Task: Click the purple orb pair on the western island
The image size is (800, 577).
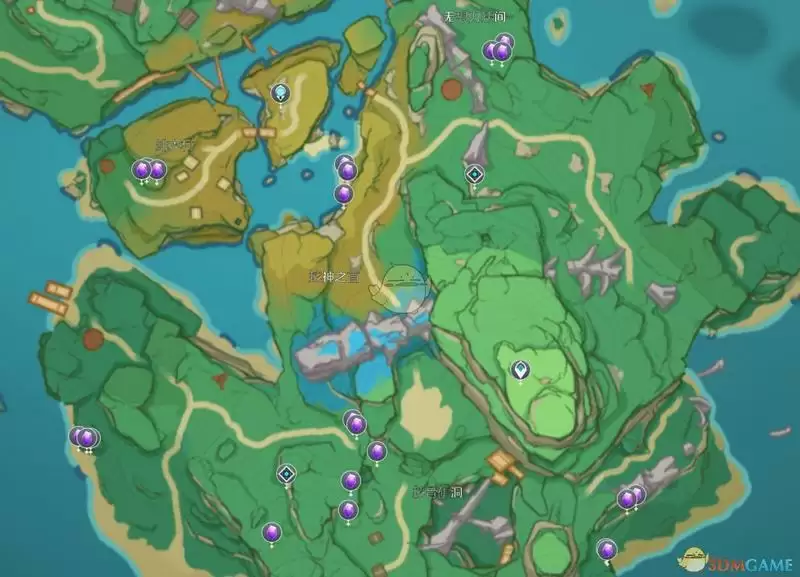Action: click(149, 170)
